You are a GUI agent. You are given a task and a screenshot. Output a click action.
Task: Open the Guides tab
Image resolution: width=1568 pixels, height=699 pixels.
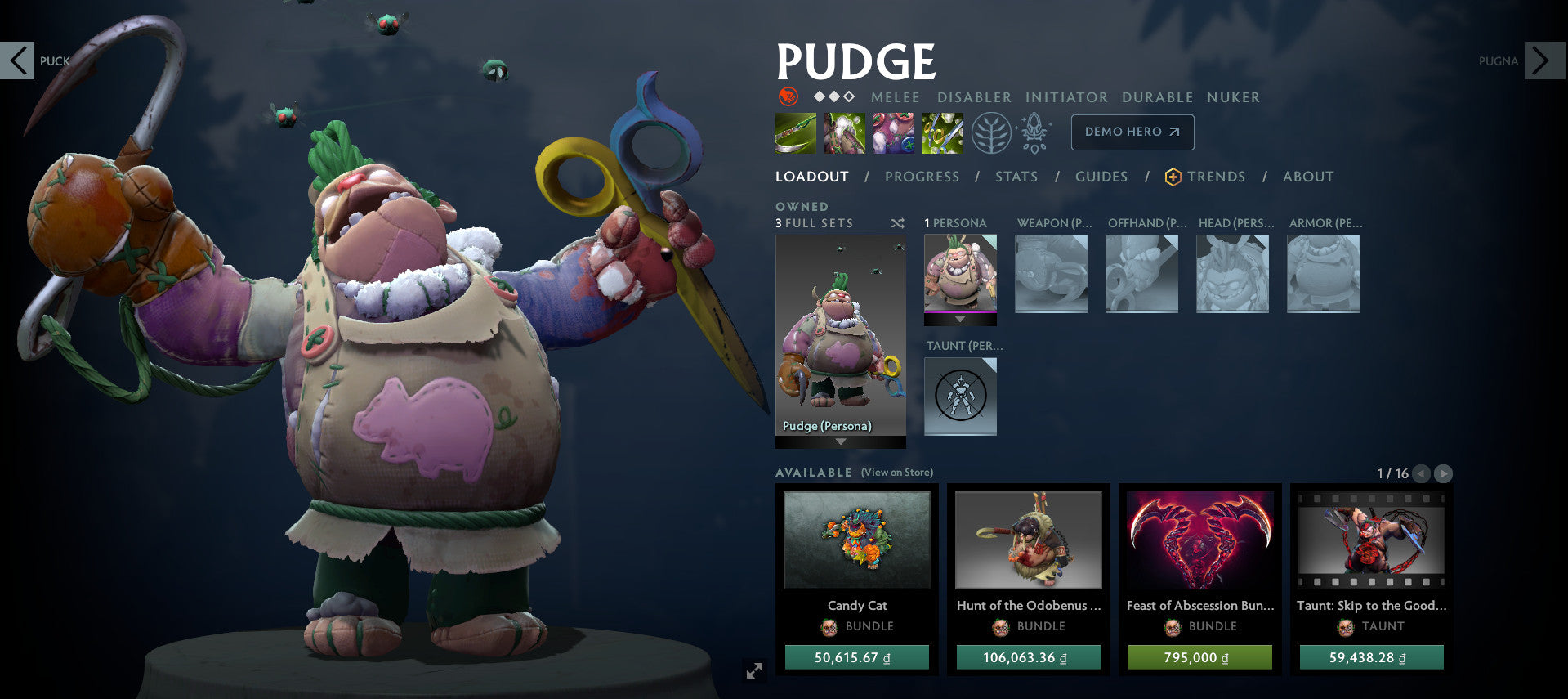click(1101, 177)
